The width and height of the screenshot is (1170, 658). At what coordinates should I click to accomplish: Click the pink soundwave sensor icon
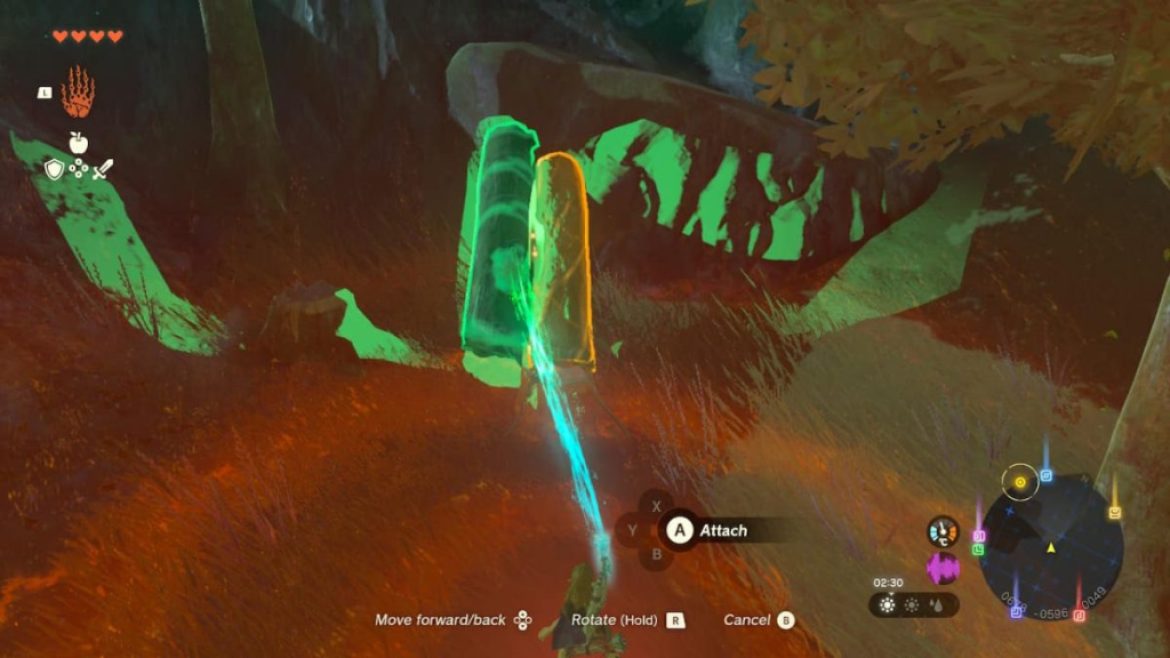pos(942,569)
